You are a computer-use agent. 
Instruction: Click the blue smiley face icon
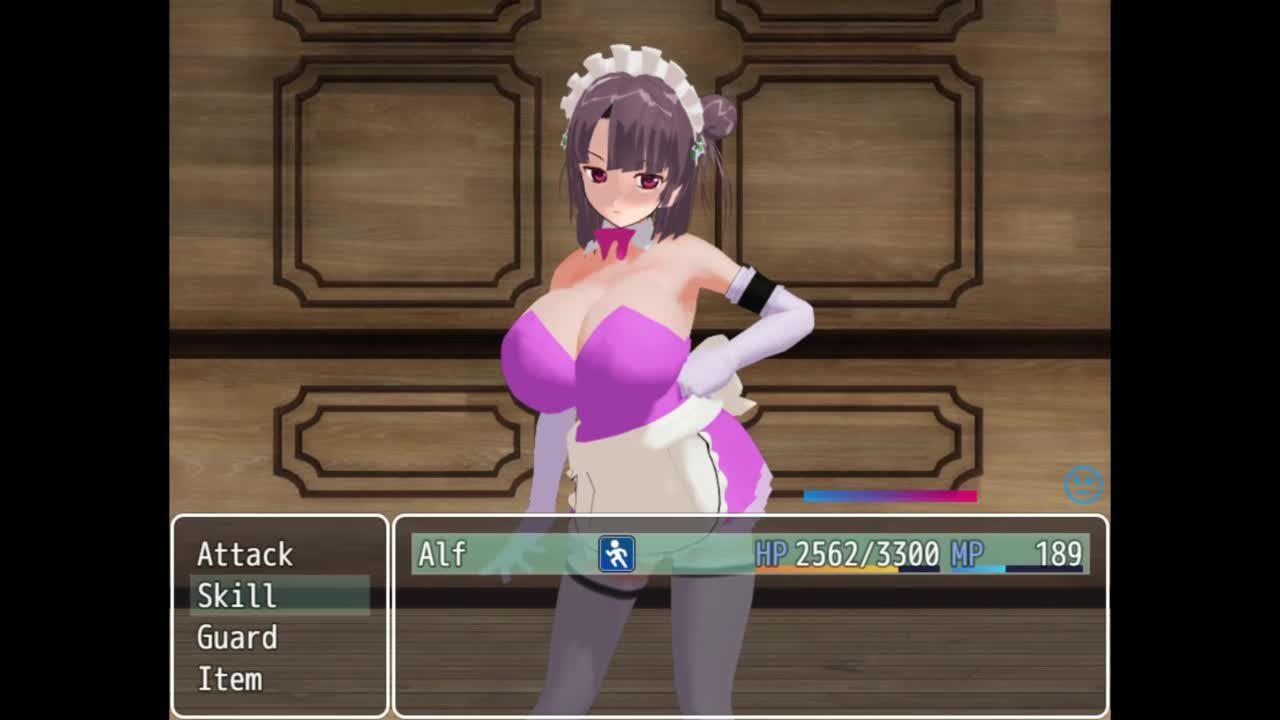(1082, 486)
